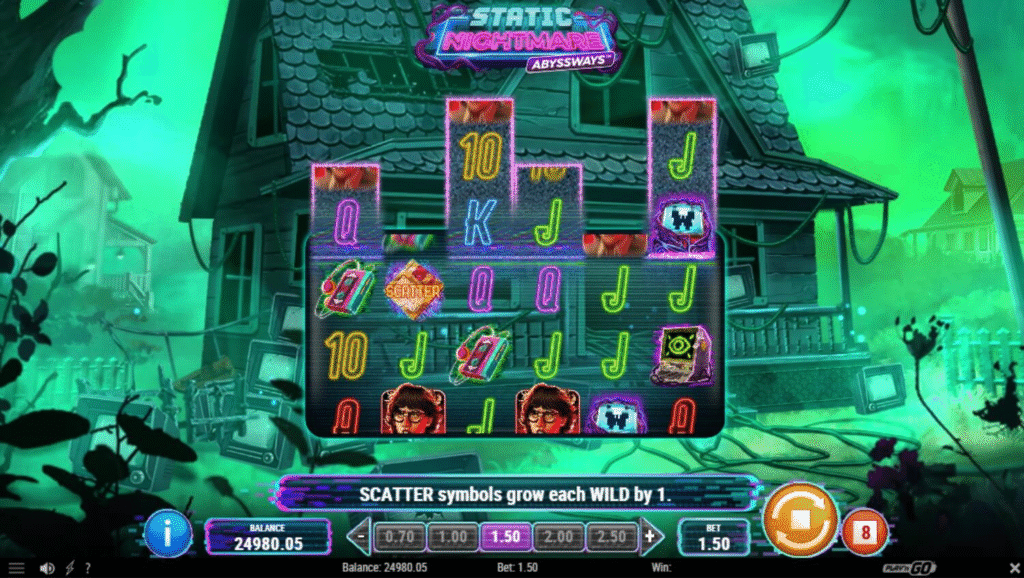Pick the 2.50 bet amount
1024x578 pixels.
pyautogui.click(x=611, y=537)
